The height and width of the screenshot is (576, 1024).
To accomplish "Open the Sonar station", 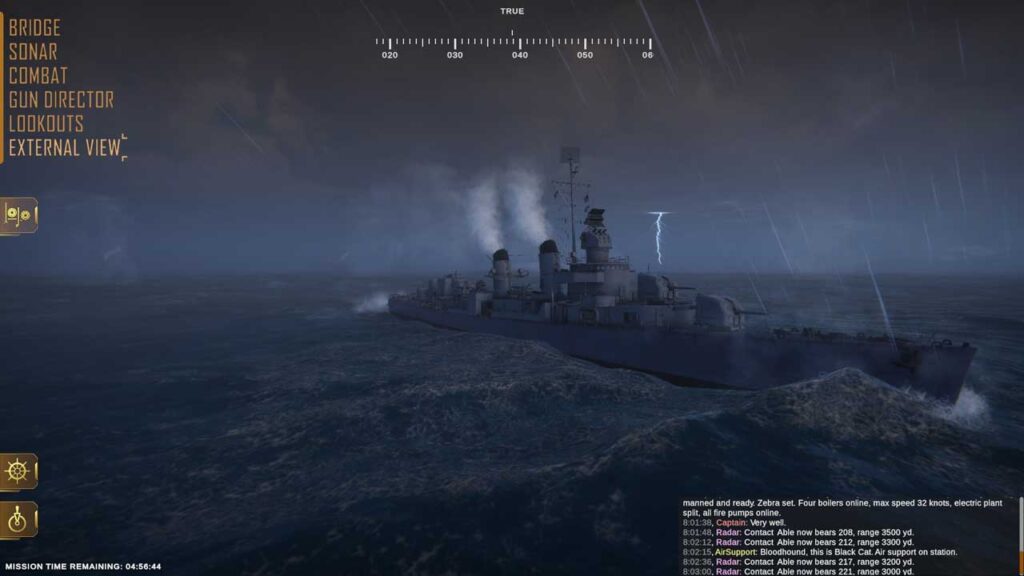I will [33, 52].
